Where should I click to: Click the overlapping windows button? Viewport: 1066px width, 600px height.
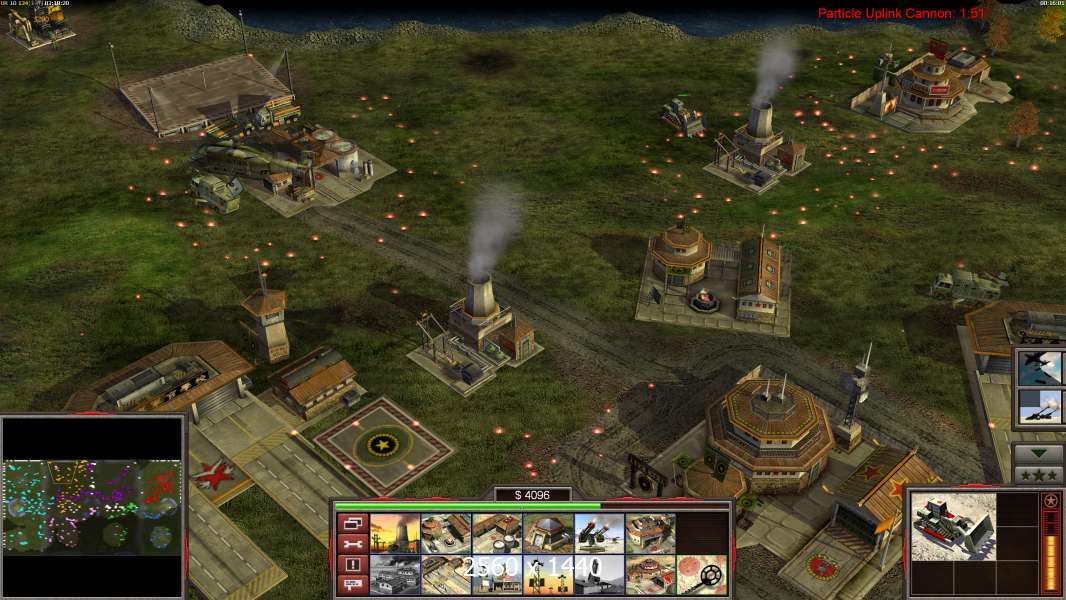click(x=353, y=523)
